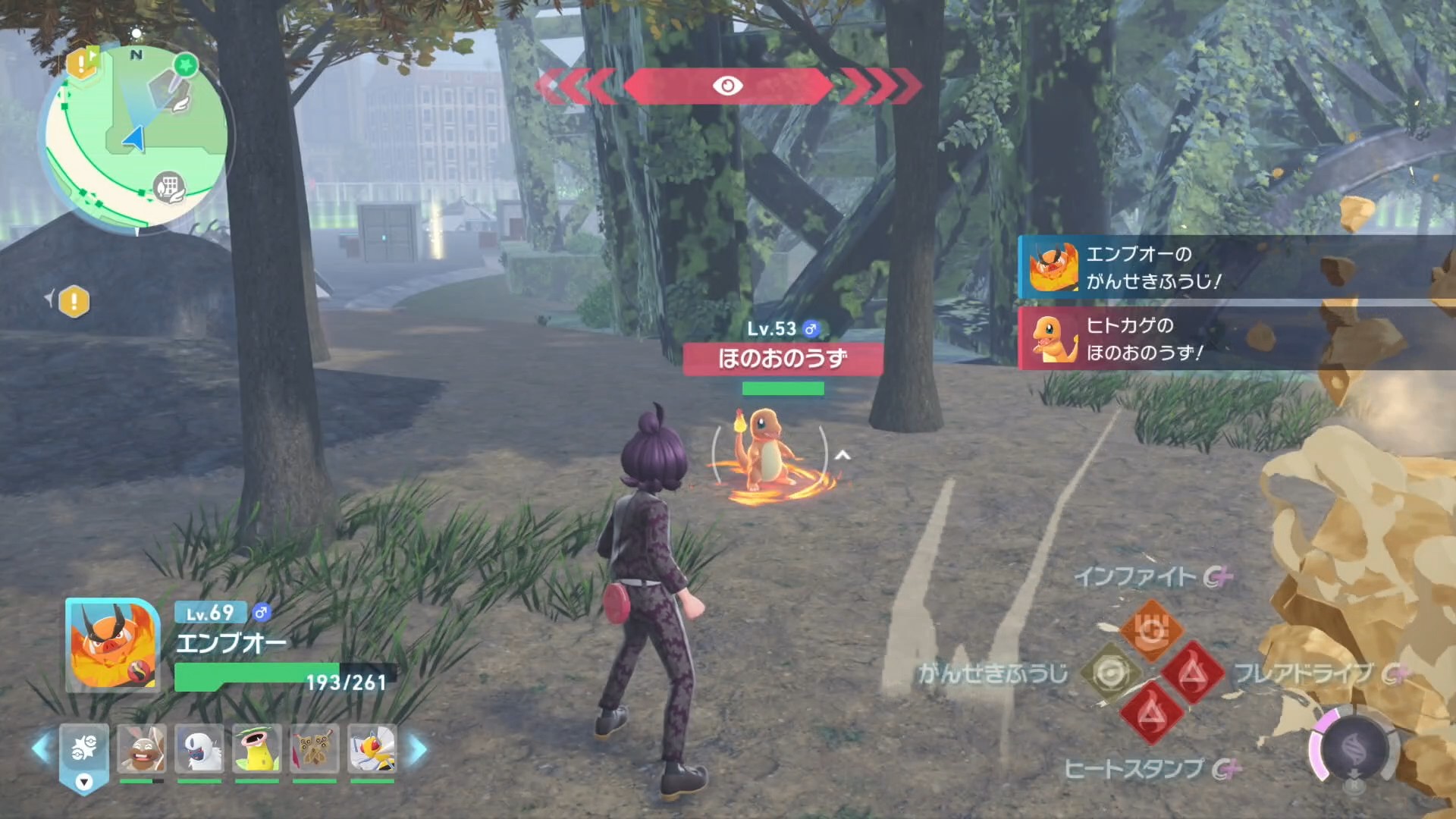Open the yellow quest flag alert on minimap

82,62
